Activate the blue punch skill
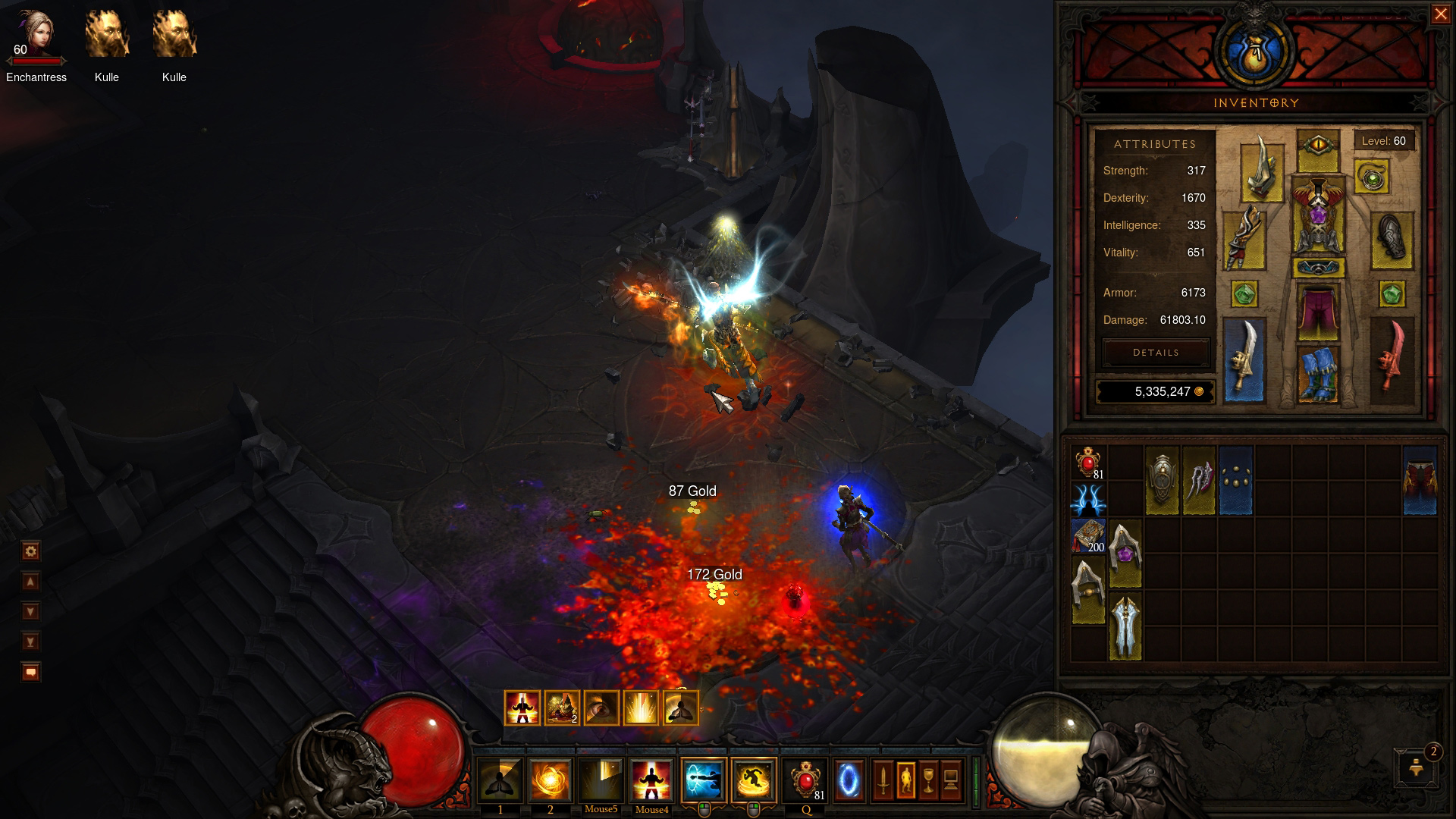Viewport: 1456px width, 819px height. (703, 780)
